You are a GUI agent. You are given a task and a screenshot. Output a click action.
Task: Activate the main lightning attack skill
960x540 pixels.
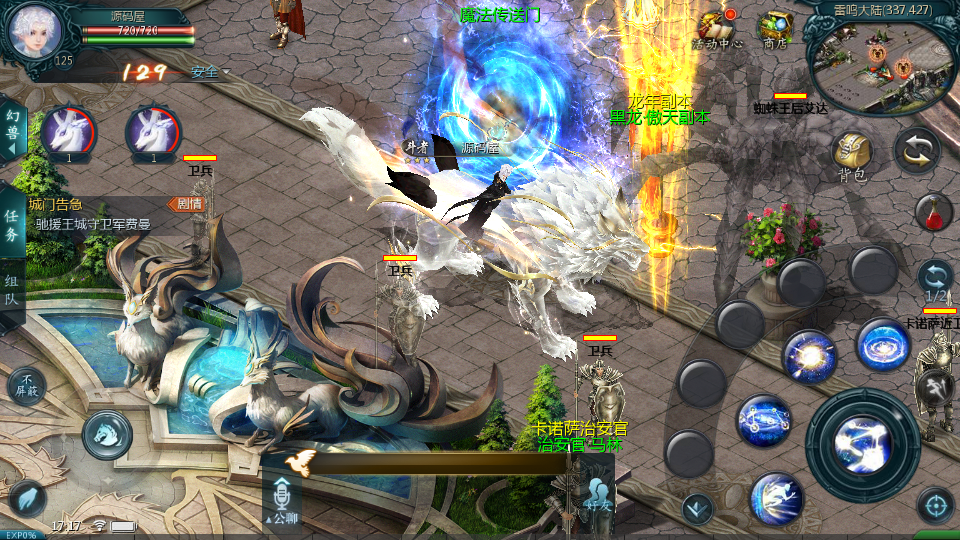pyautogui.click(x=862, y=445)
